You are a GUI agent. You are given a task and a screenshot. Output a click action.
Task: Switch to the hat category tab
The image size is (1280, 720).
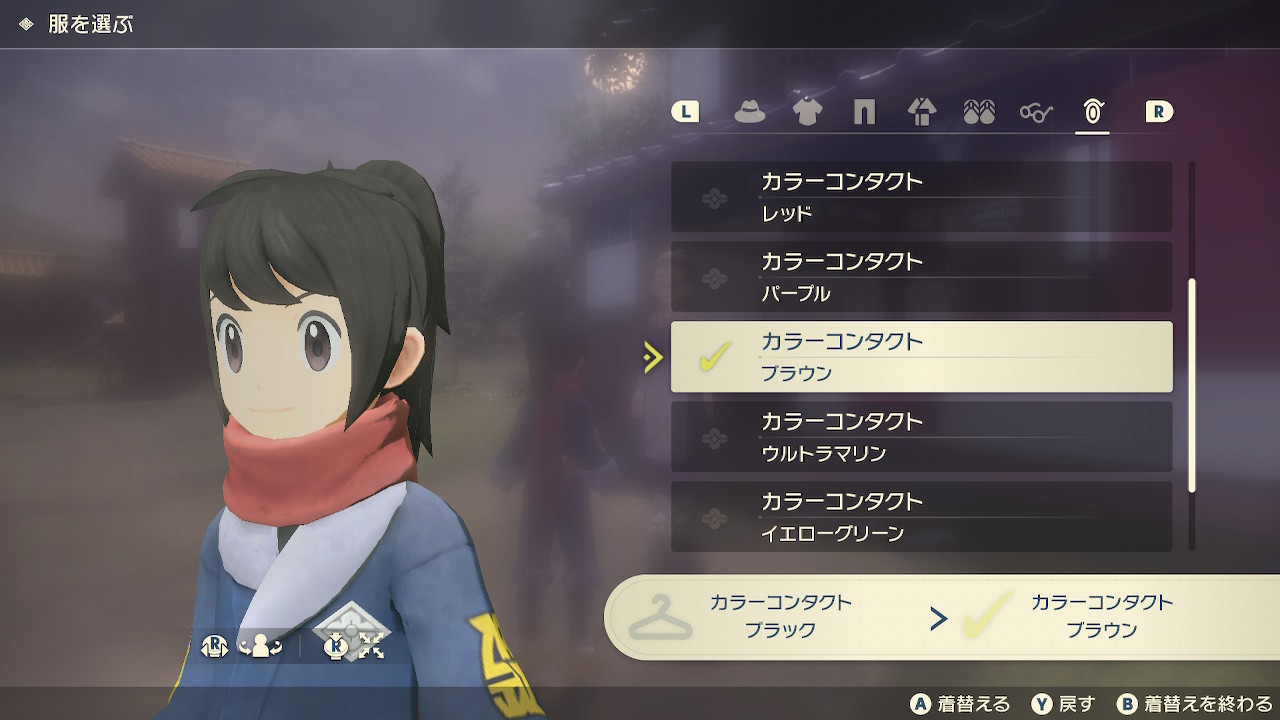pyautogui.click(x=750, y=112)
